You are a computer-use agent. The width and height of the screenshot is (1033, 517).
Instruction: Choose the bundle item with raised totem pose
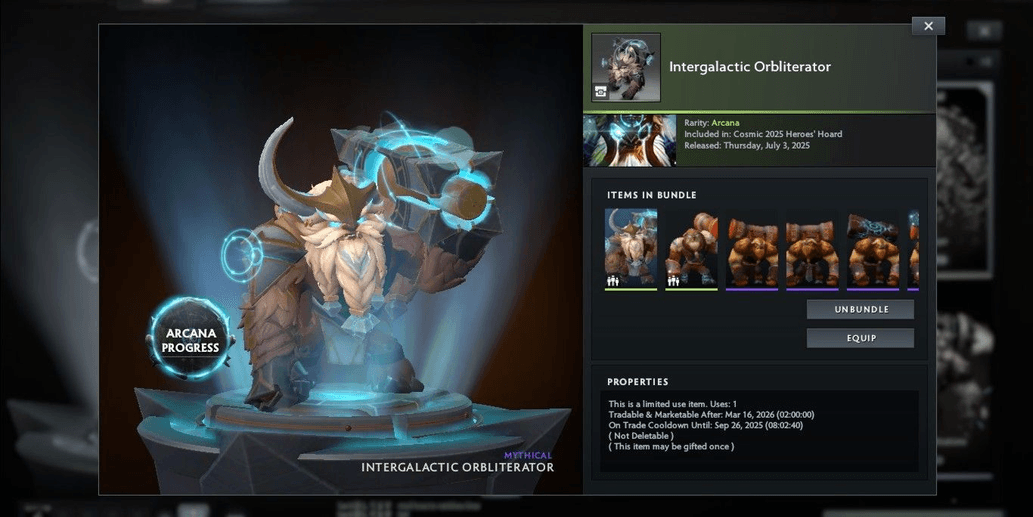(691, 249)
